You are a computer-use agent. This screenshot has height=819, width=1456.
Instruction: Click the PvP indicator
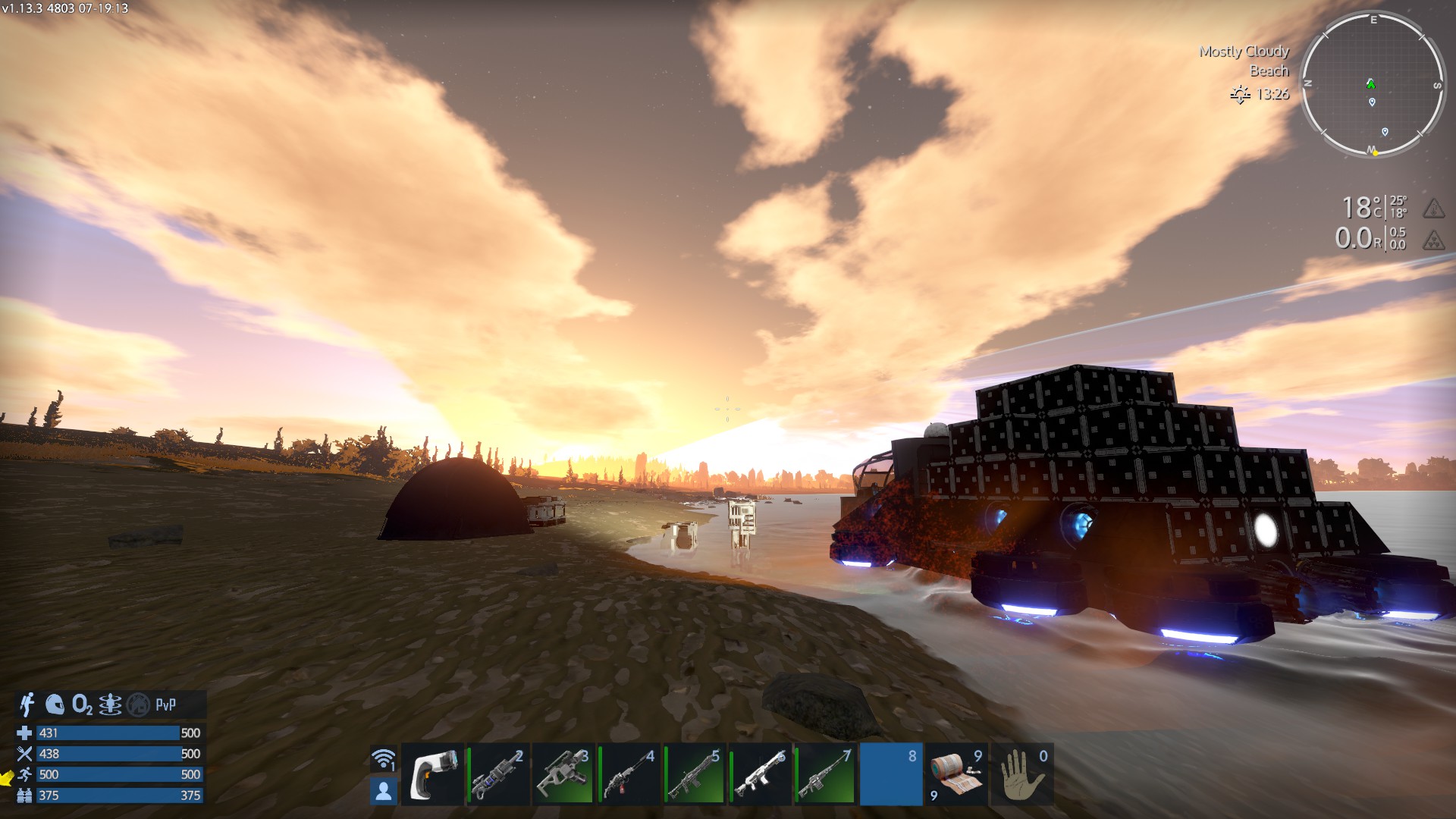tap(165, 704)
